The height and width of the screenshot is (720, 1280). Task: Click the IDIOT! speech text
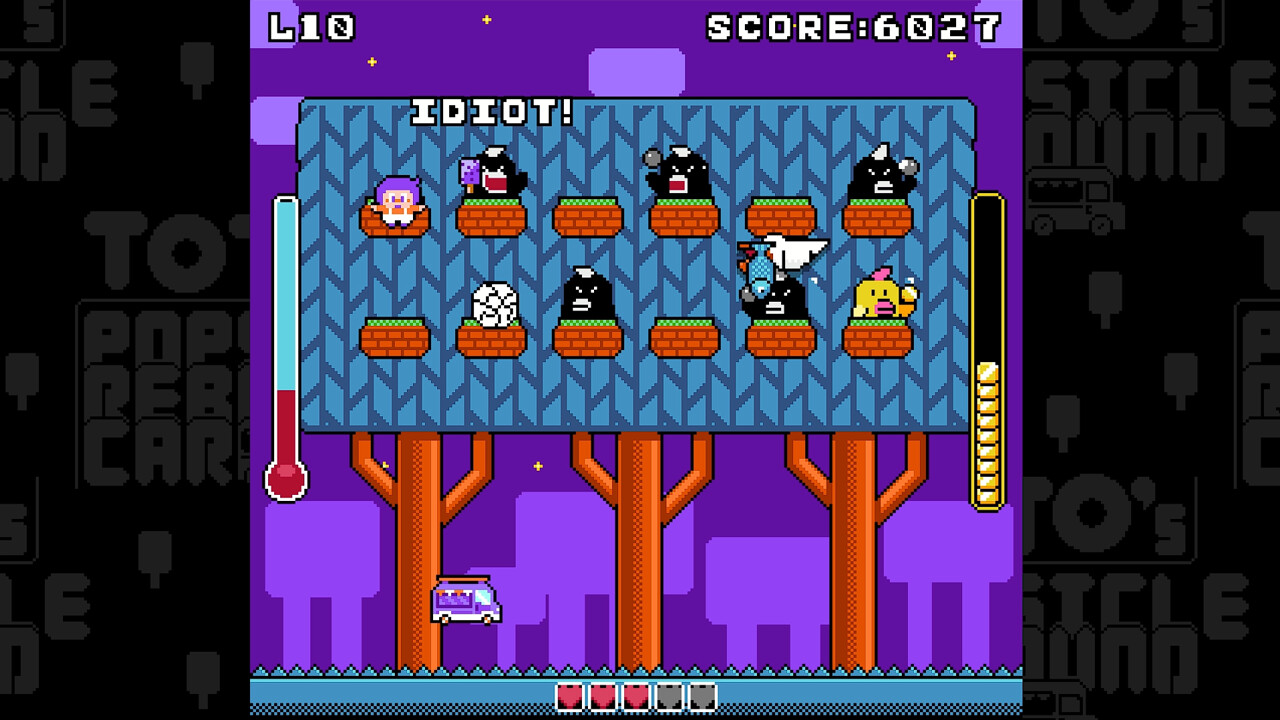coord(488,113)
